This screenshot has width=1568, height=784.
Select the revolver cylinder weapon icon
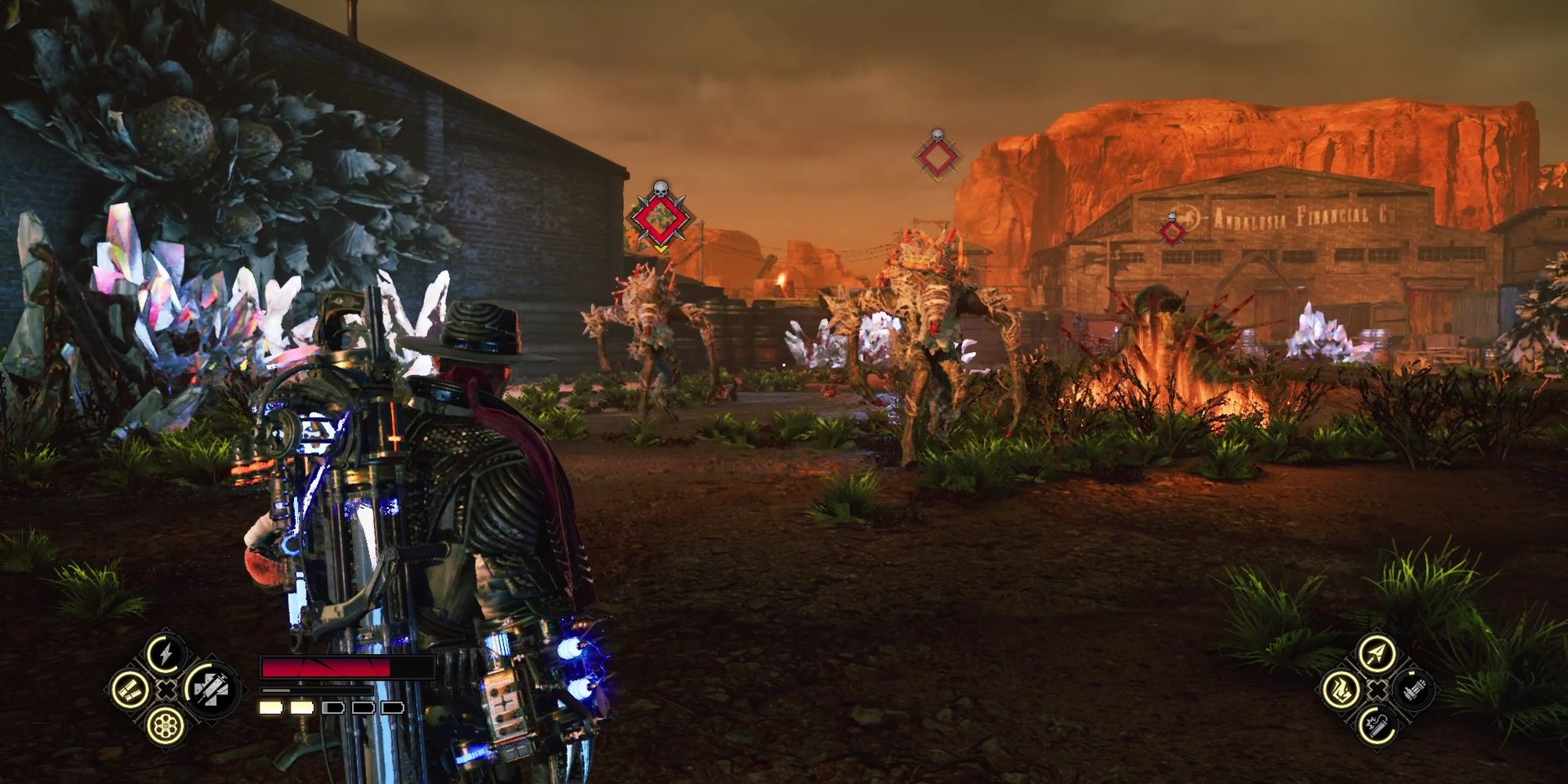click(x=164, y=725)
